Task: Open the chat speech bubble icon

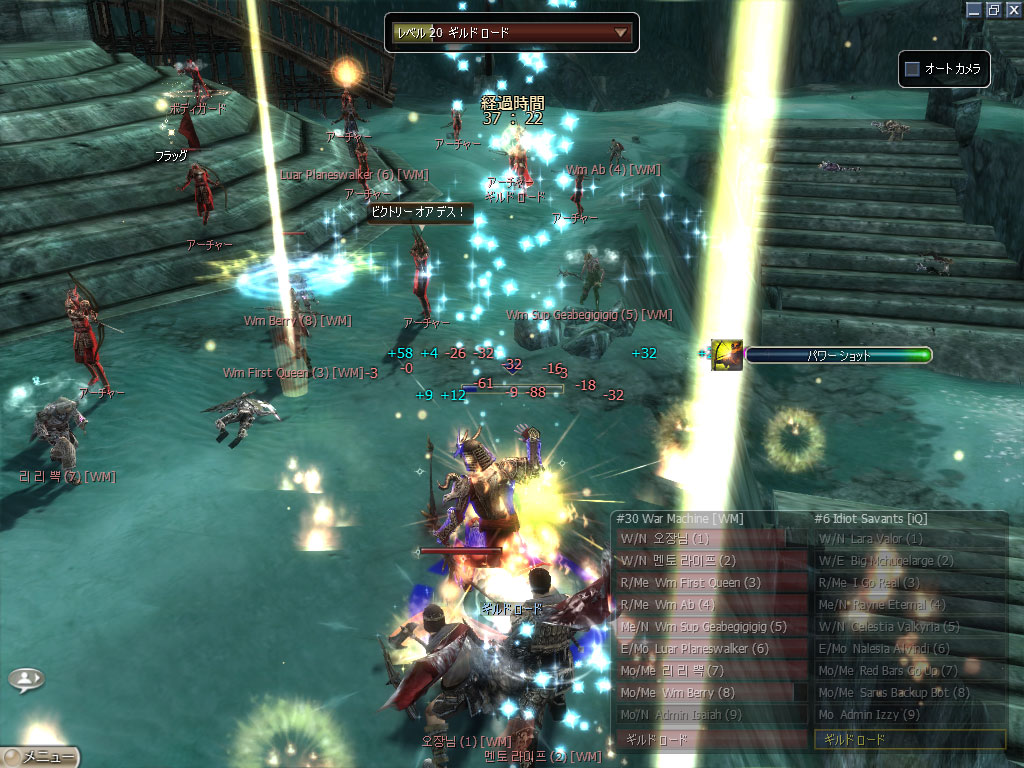Action: (x=26, y=680)
